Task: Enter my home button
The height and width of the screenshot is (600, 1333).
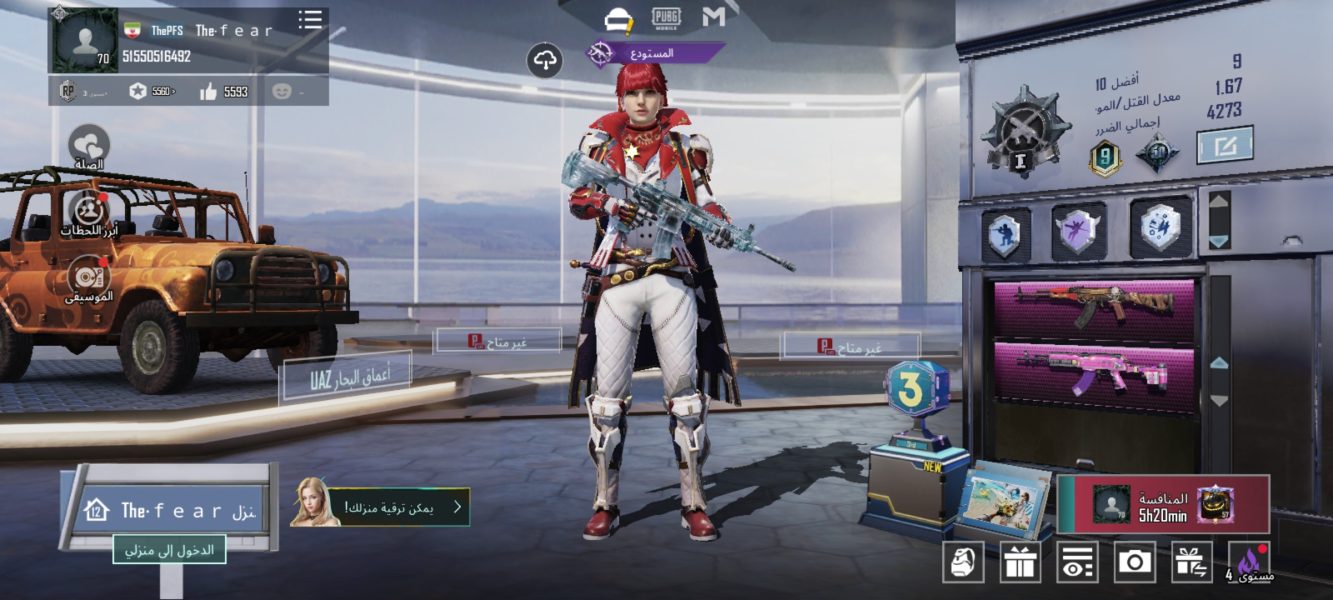Action: [x=169, y=549]
